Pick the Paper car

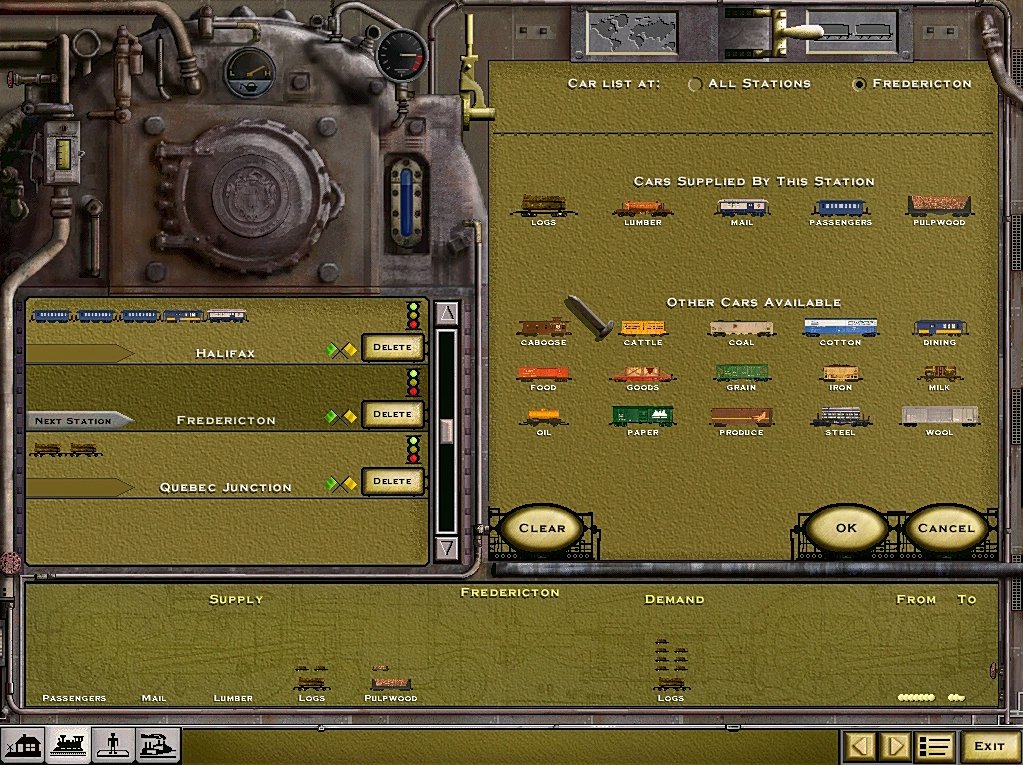642,417
